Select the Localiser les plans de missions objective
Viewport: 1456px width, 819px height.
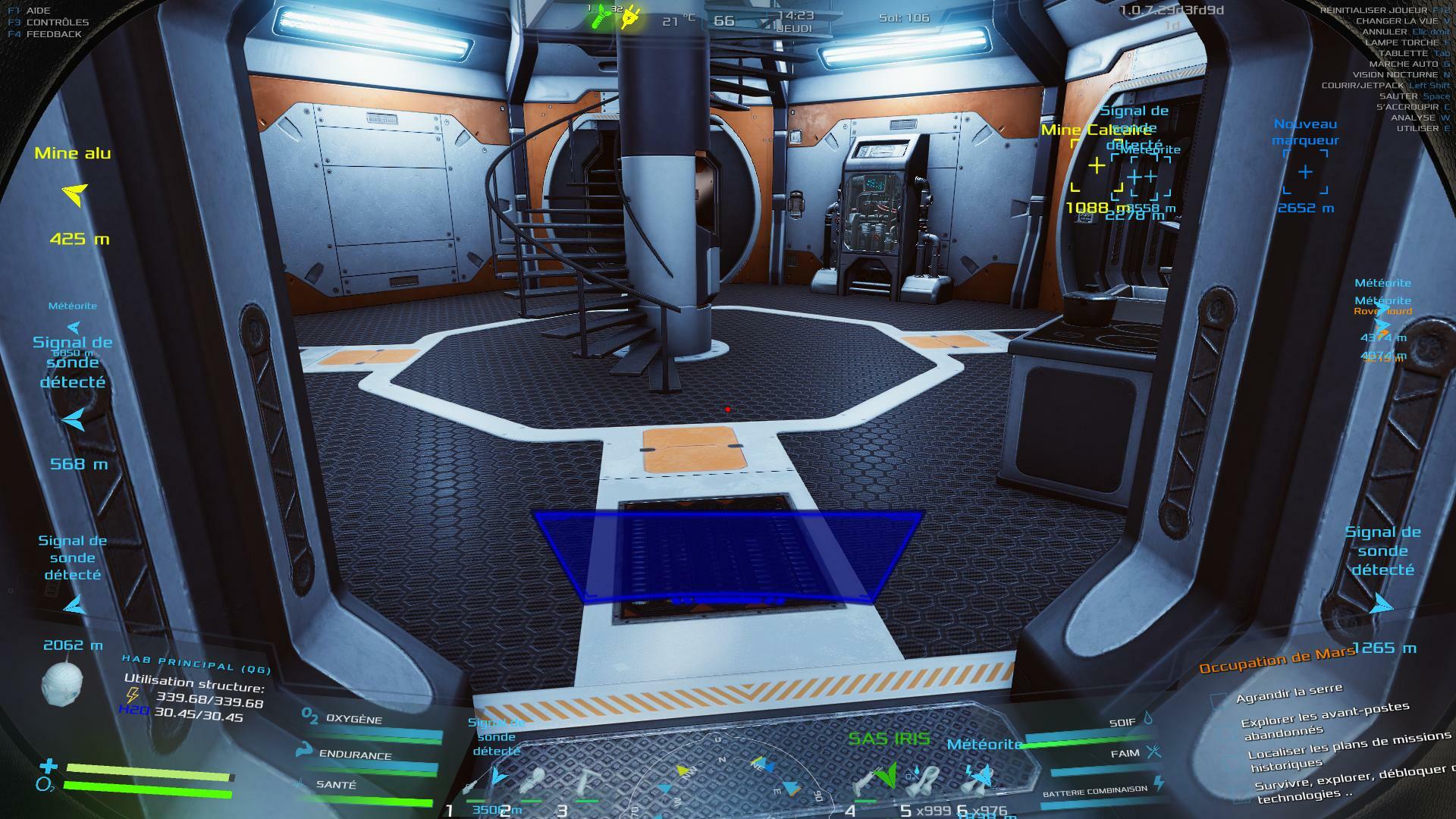(x=1348, y=748)
